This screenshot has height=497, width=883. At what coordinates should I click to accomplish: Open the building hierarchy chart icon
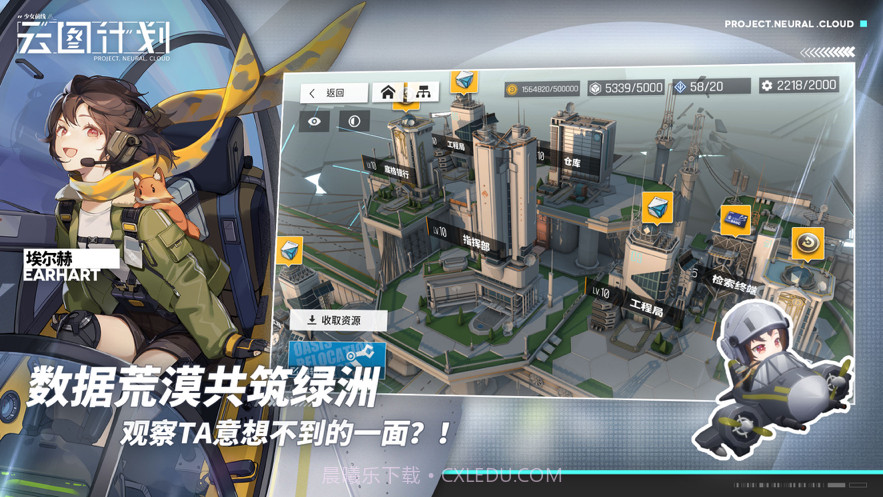423,93
